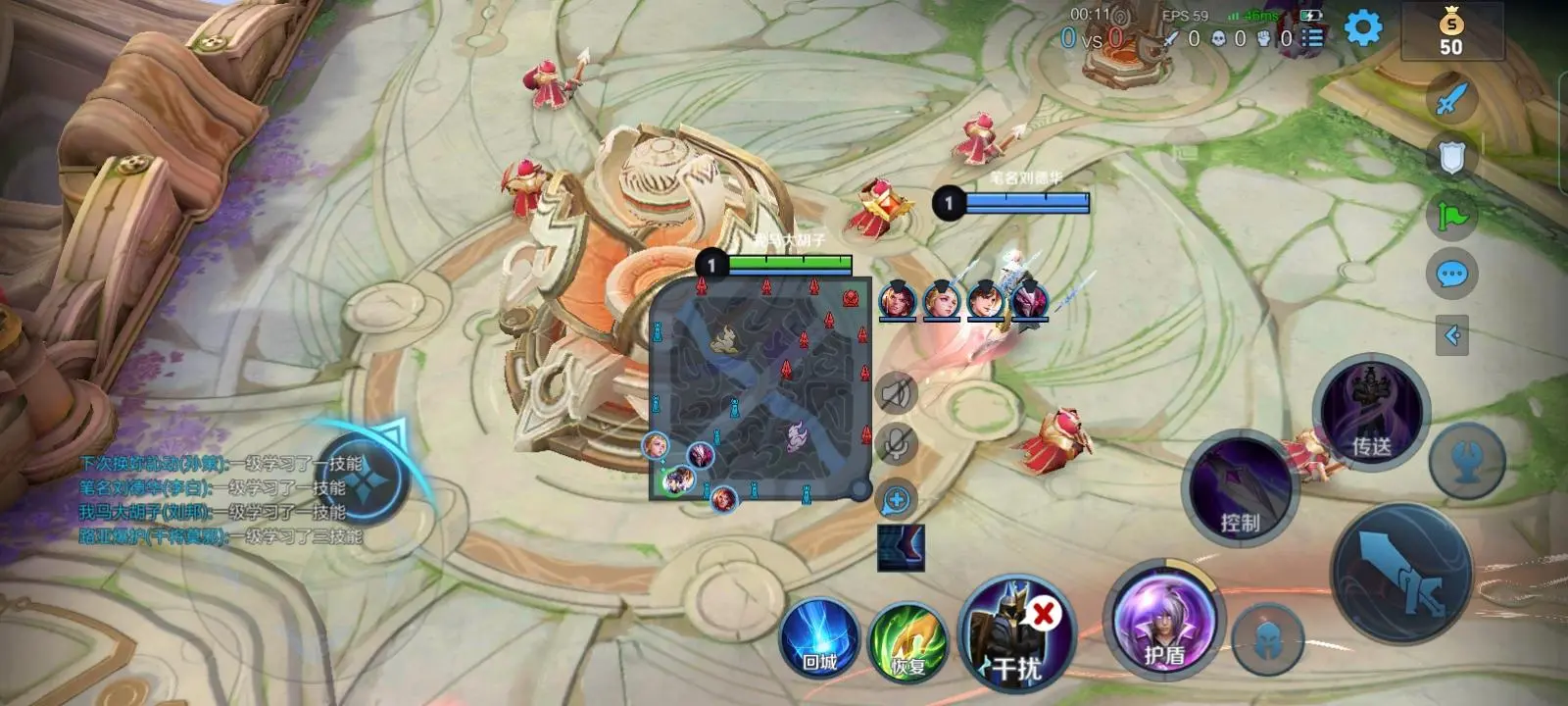Collapse the right-side signal panel arrow
The height and width of the screenshot is (706, 1568).
pyautogui.click(x=1452, y=335)
